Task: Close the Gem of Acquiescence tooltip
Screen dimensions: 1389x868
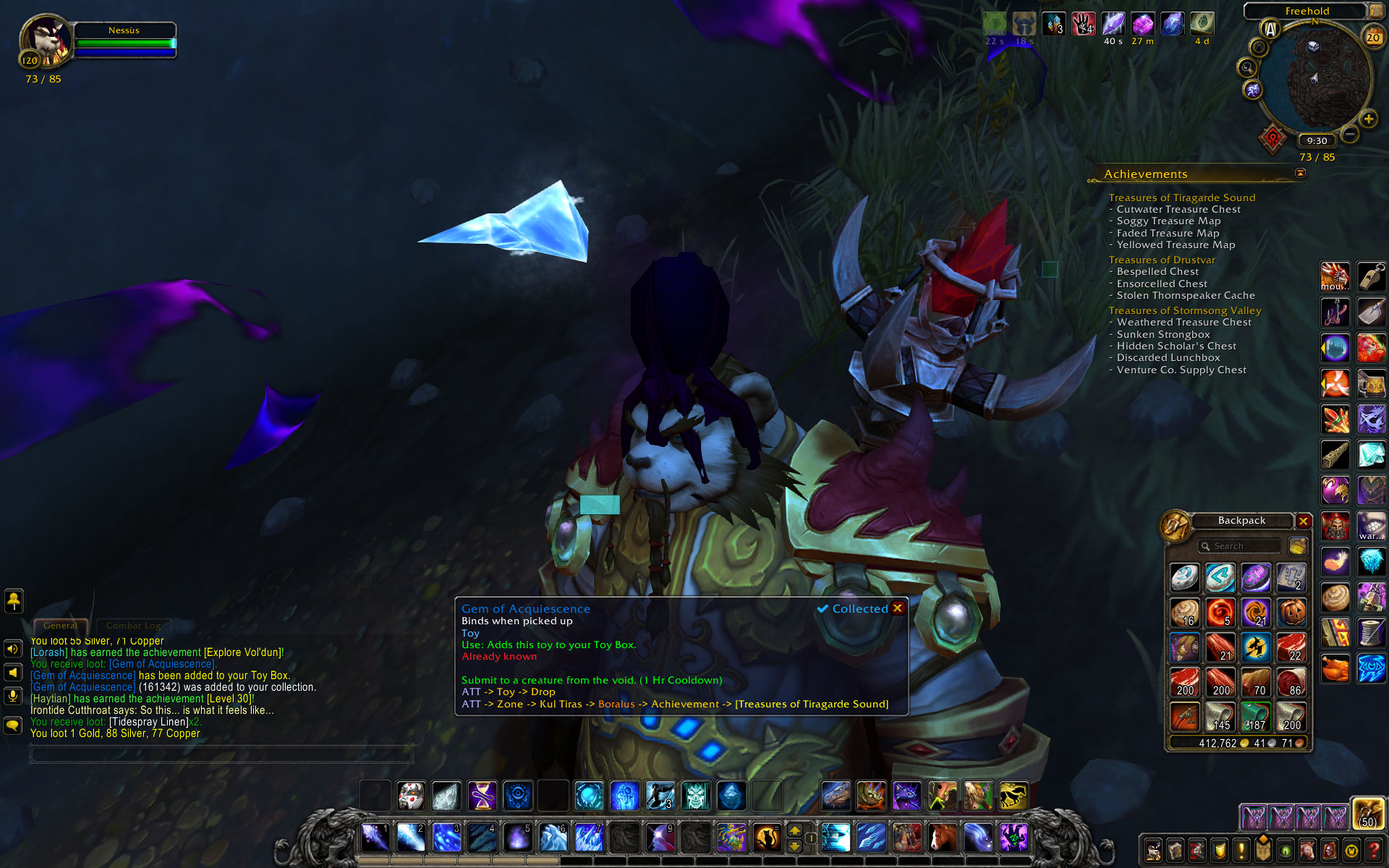Action: pos(898,608)
